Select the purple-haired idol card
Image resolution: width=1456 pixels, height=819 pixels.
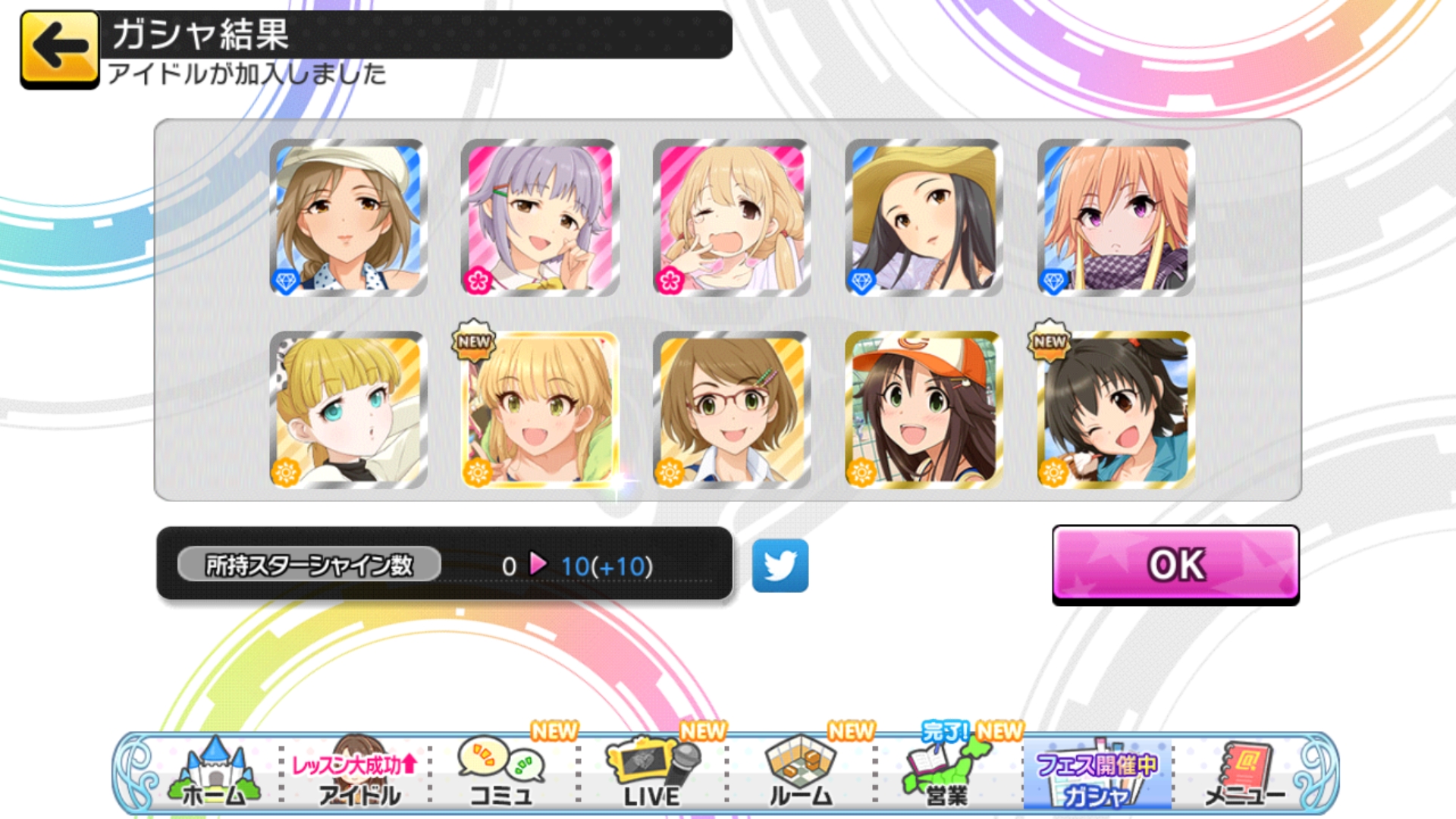point(540,218)
